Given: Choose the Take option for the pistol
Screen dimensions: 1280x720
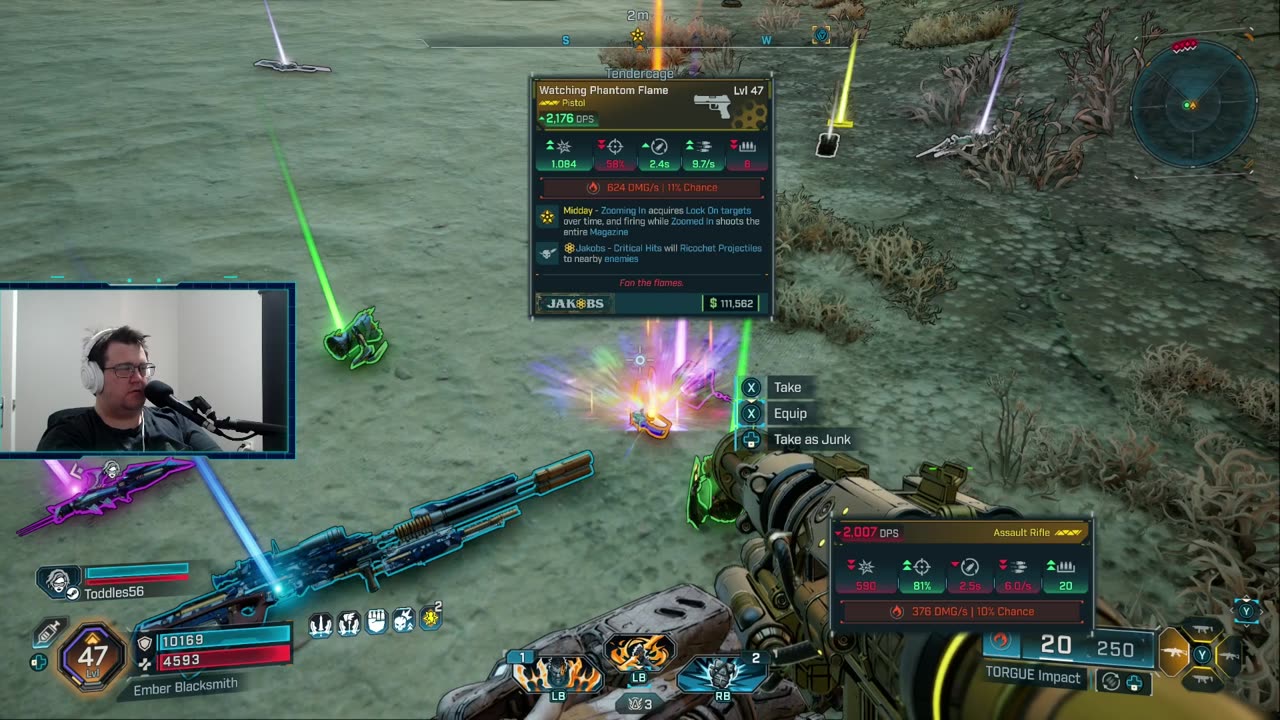Looking at the screenshot, I should (786, 387).
